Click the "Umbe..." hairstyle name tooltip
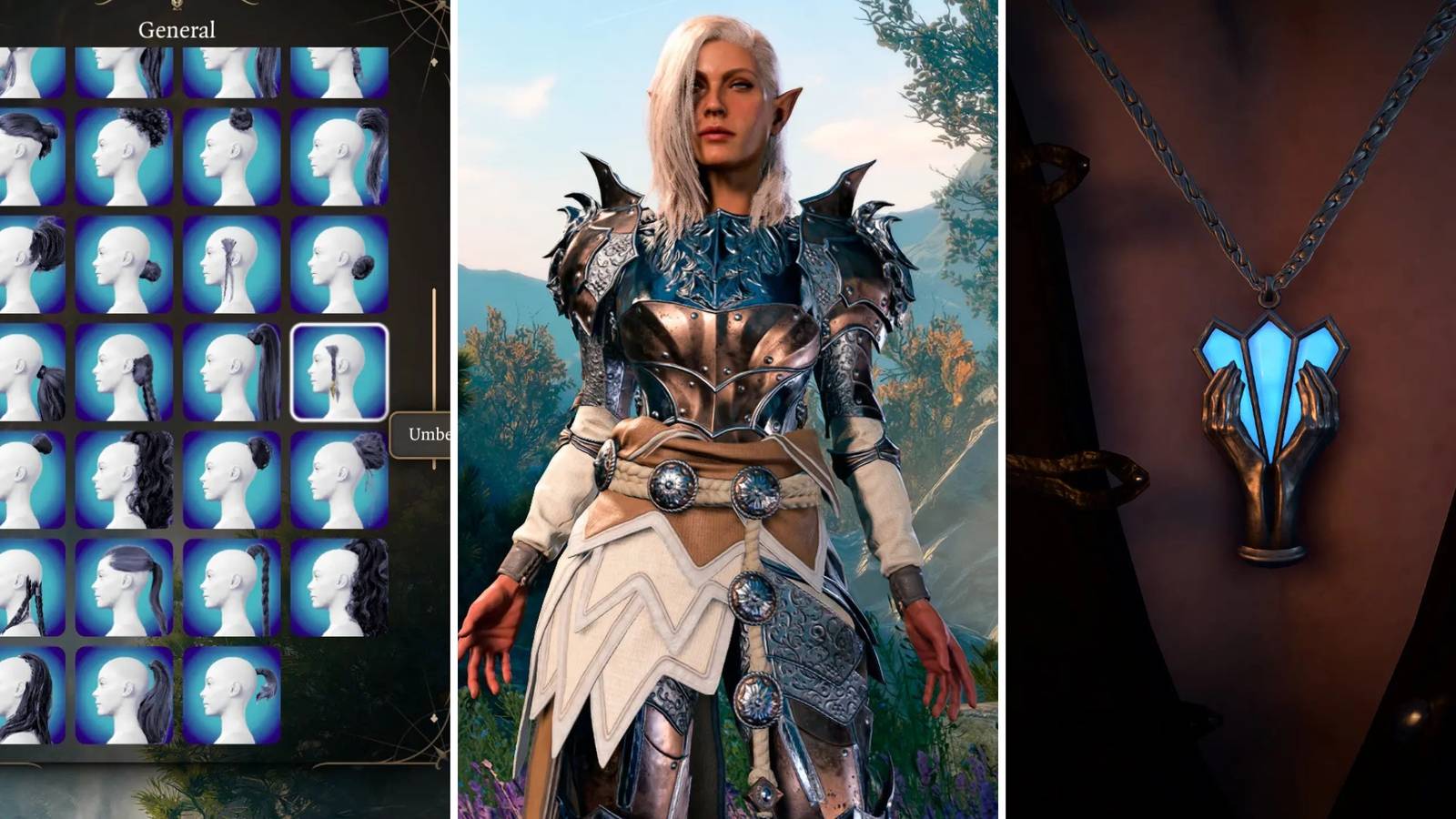This screenshot has width=1456, height=819. point(420,434)
